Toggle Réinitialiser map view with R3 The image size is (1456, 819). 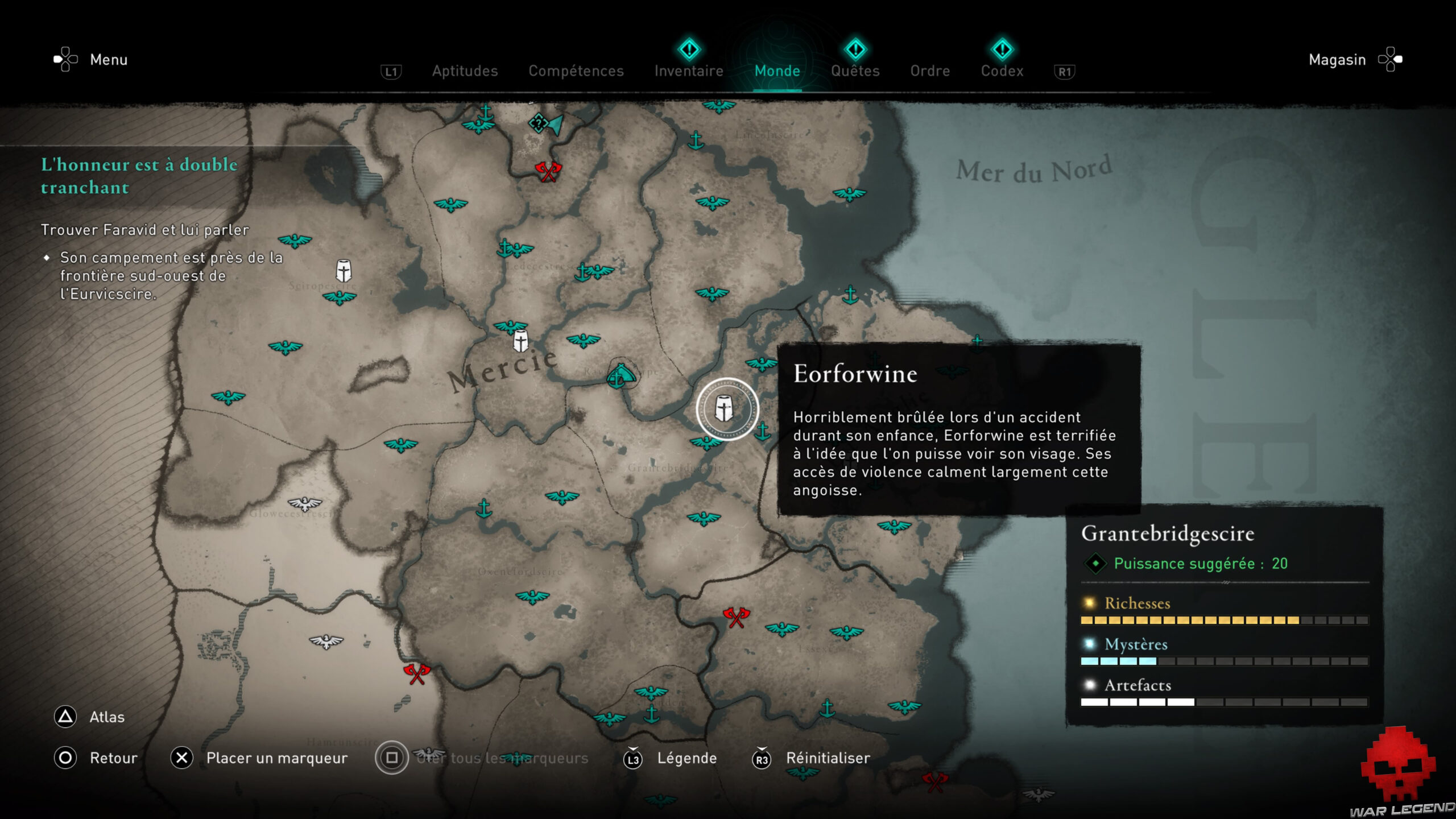[762, 758]
